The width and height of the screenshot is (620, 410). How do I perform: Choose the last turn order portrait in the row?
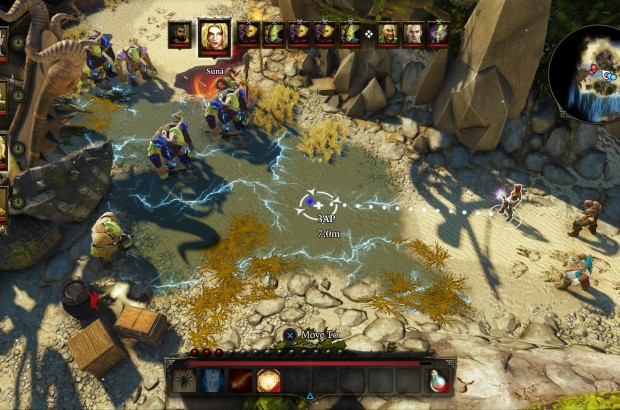[x=438, y=34]
